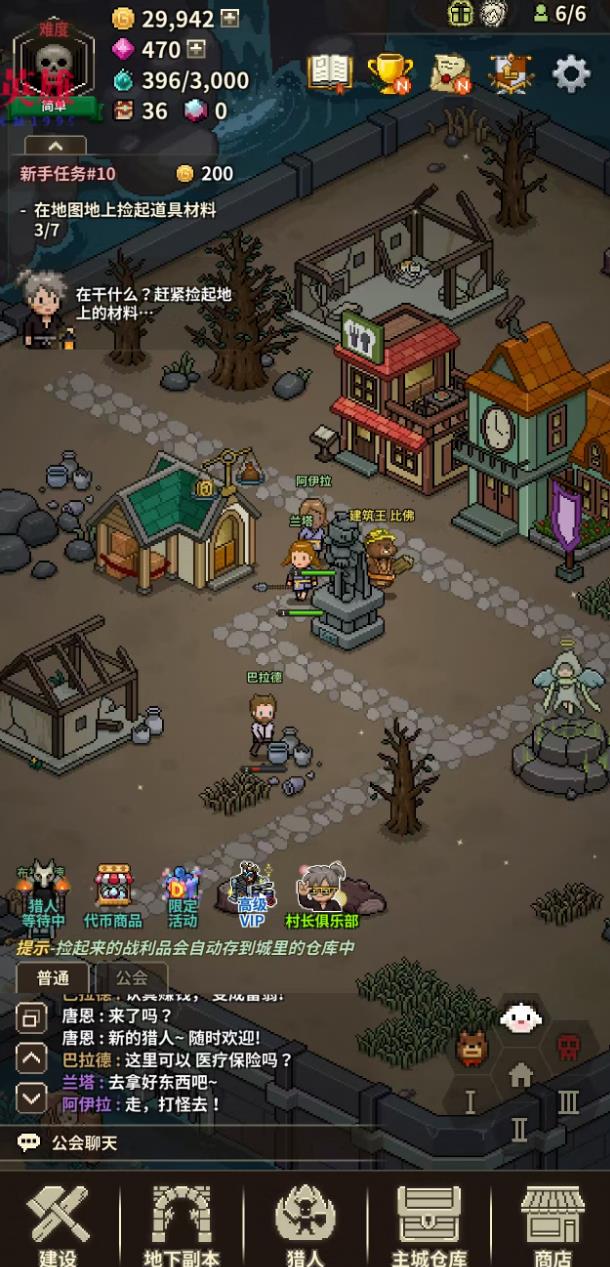
Task: Open the 主城仓库 warehouse
Action: [429, 1223]
